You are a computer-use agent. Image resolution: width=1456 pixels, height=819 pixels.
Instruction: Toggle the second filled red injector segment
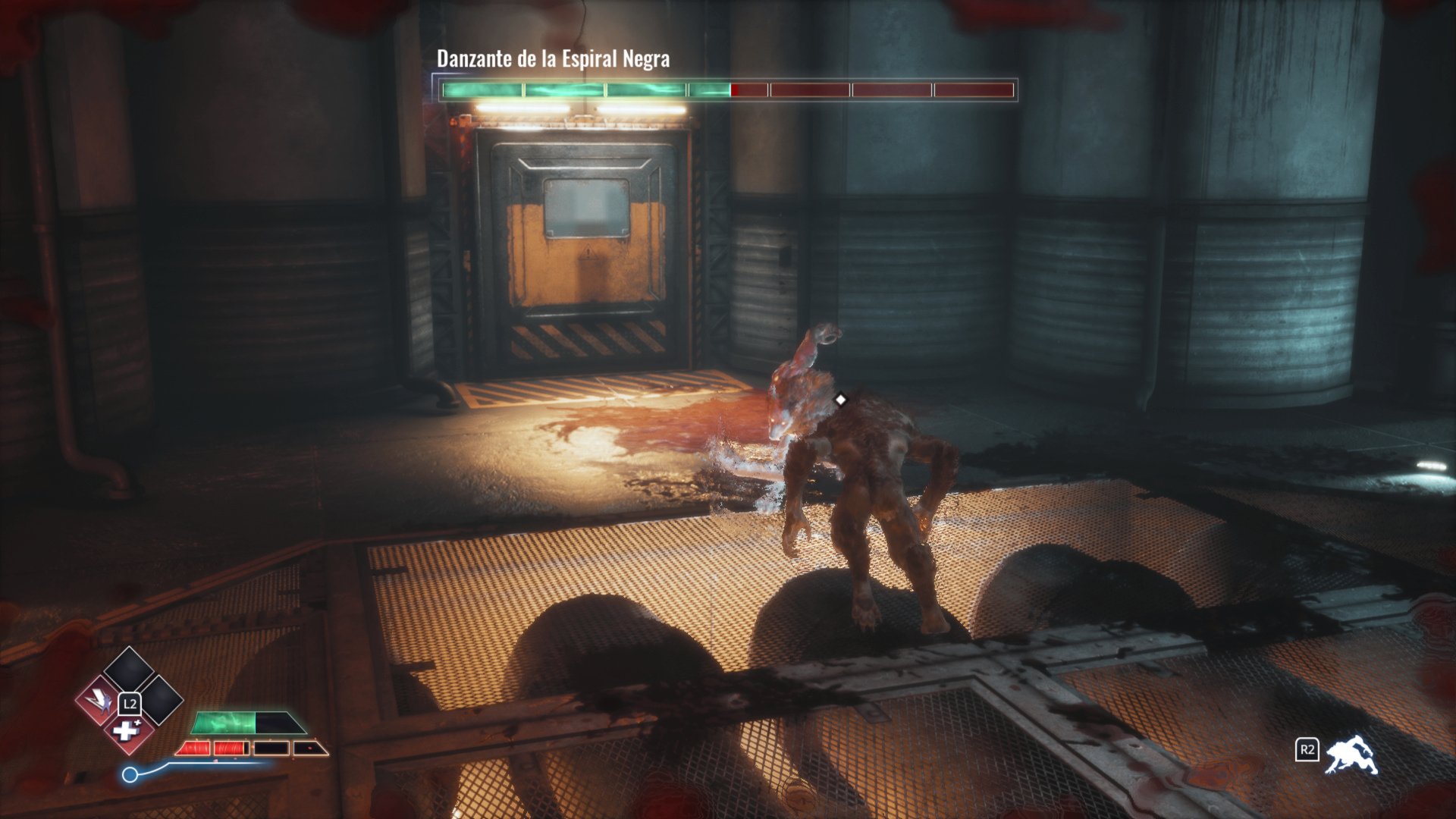point(229,749)
